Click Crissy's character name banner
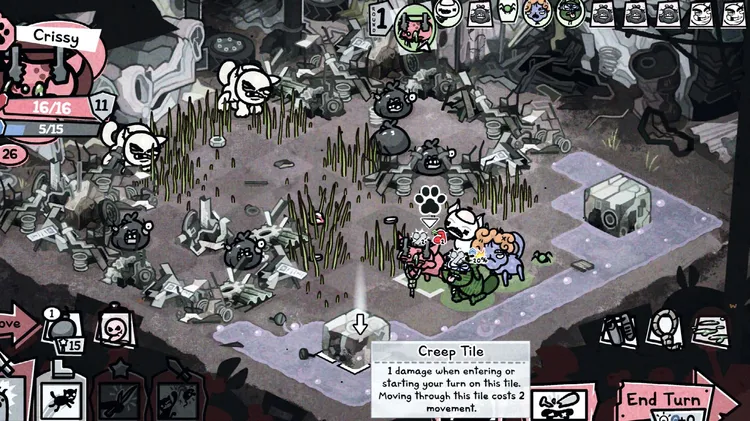Screen dimensions: 750x421 (50, 37)
